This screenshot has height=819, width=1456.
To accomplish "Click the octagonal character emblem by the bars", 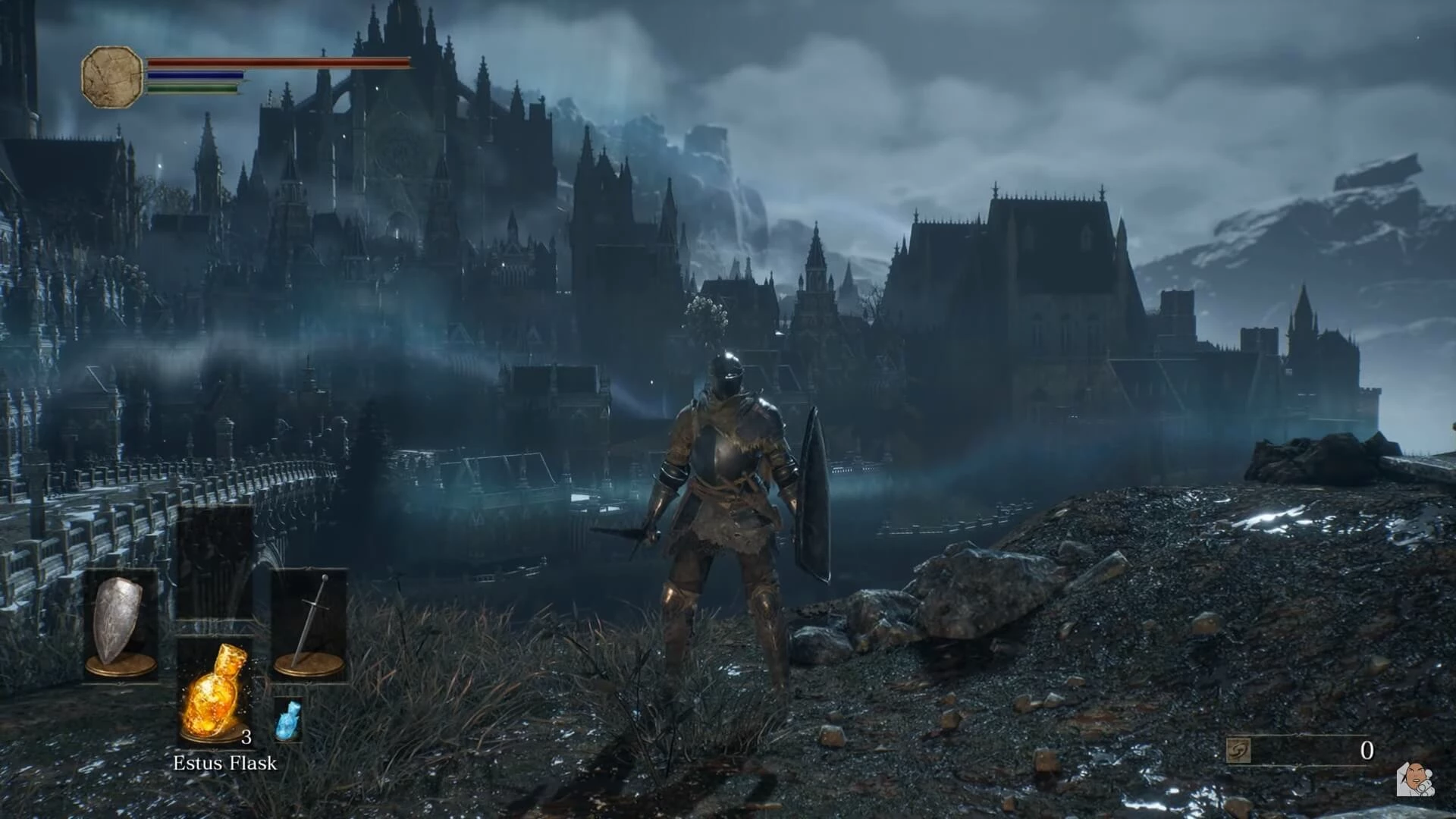I will click(x=112, y=76).
